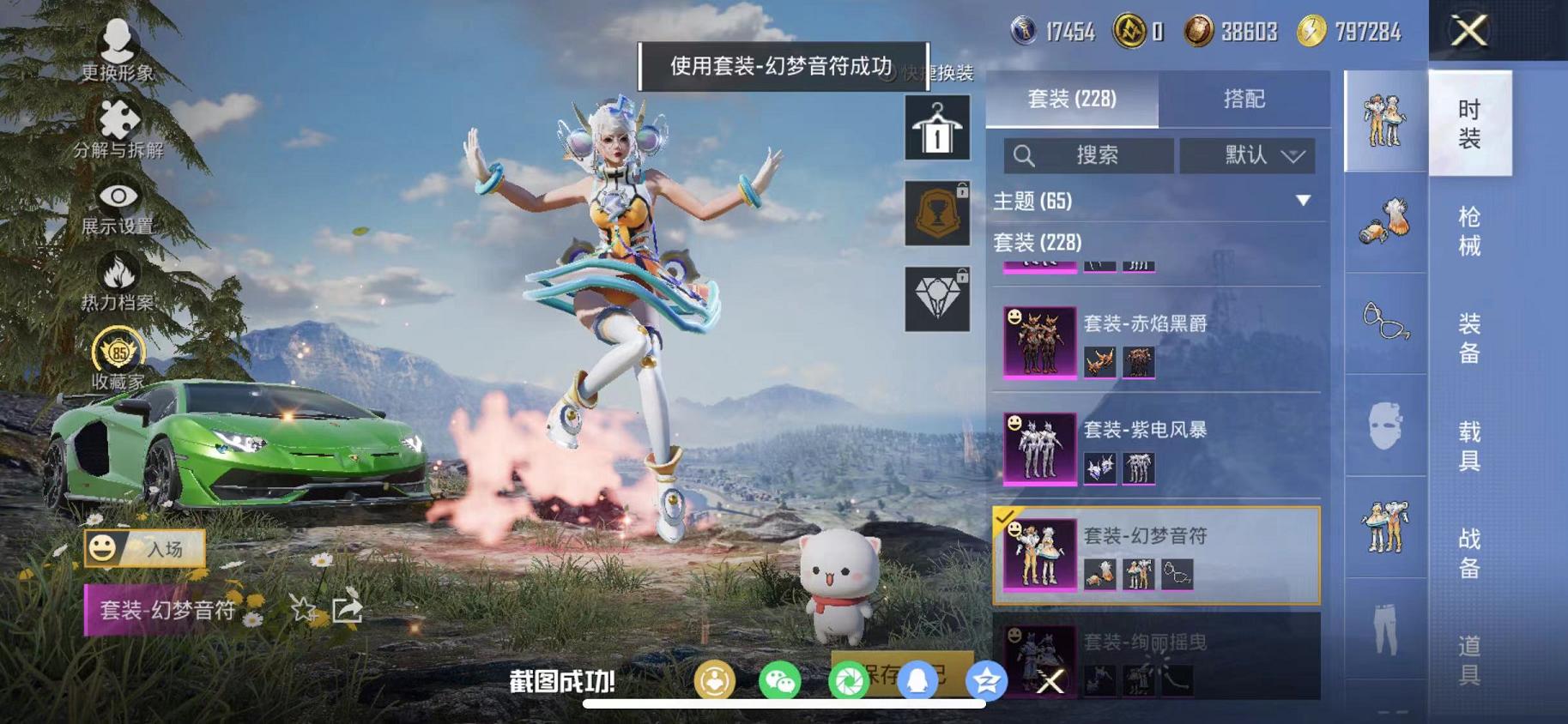Tap the share arrow next to outfit name
This screenshot has width=1568, height=724.
(x=348, y=609)
